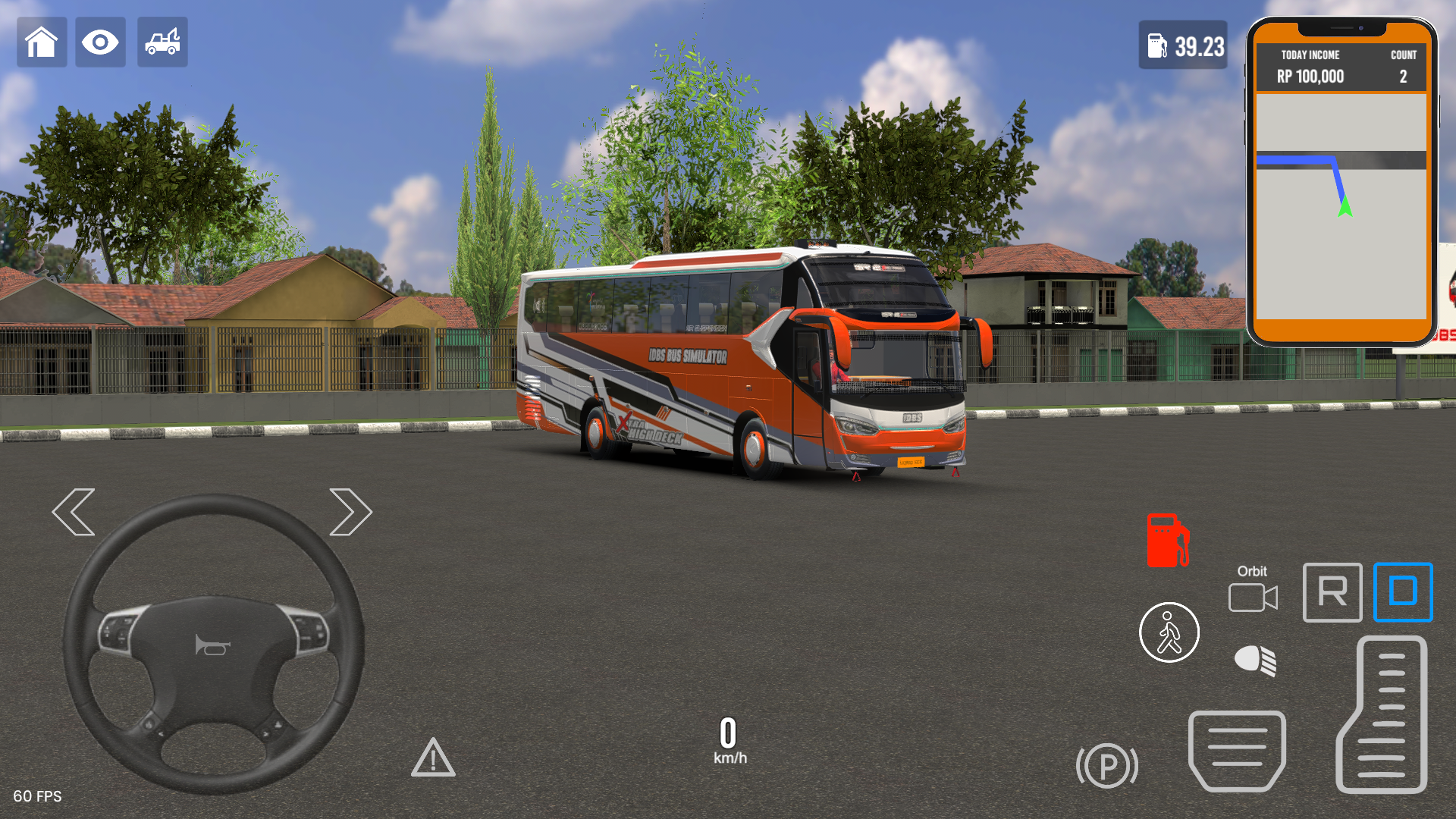
Task: View the TODAY INCOME panel
Action: (1310, 65)
